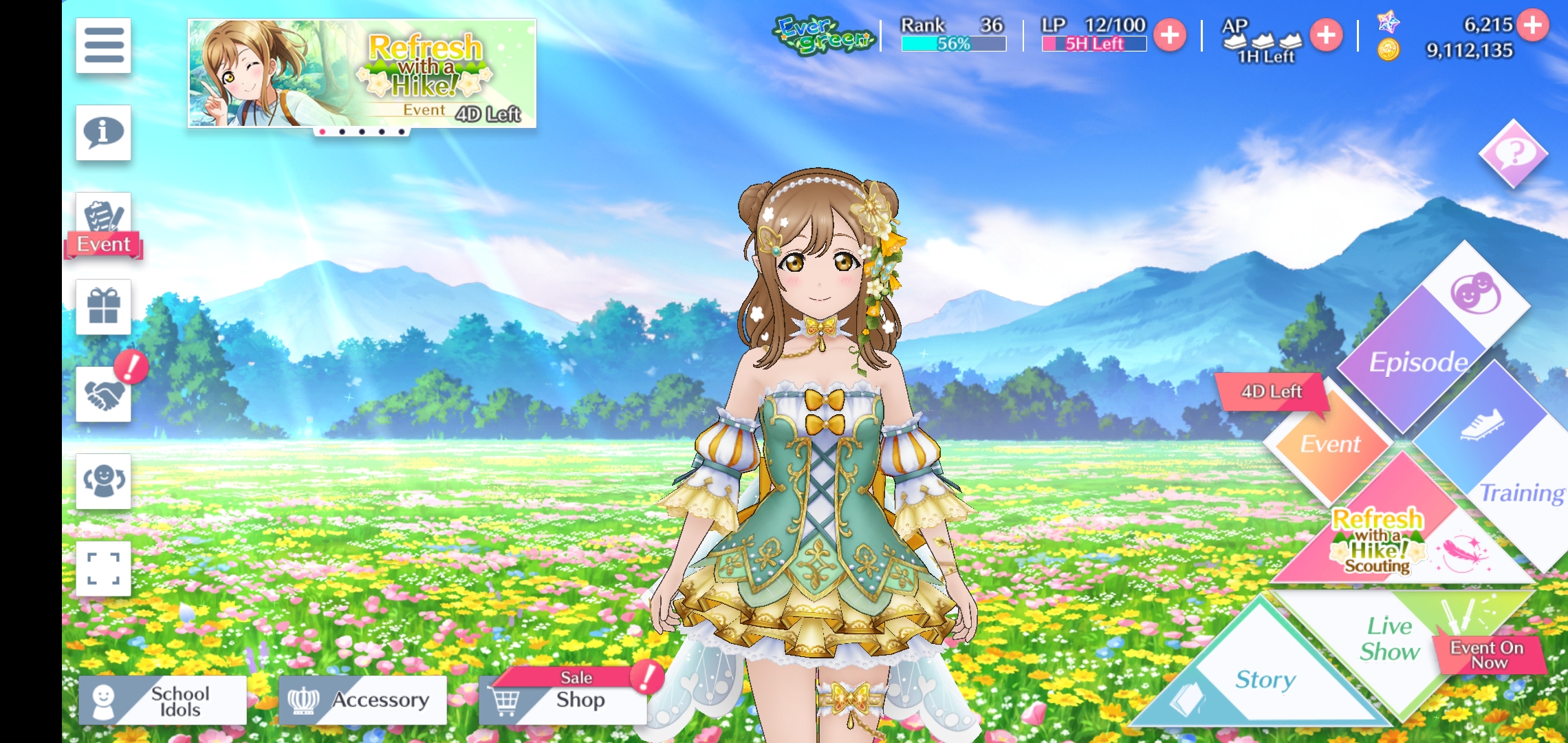Add AP with the plus button
Viewport: 1568px width, 743px height.
(1326, 35)
